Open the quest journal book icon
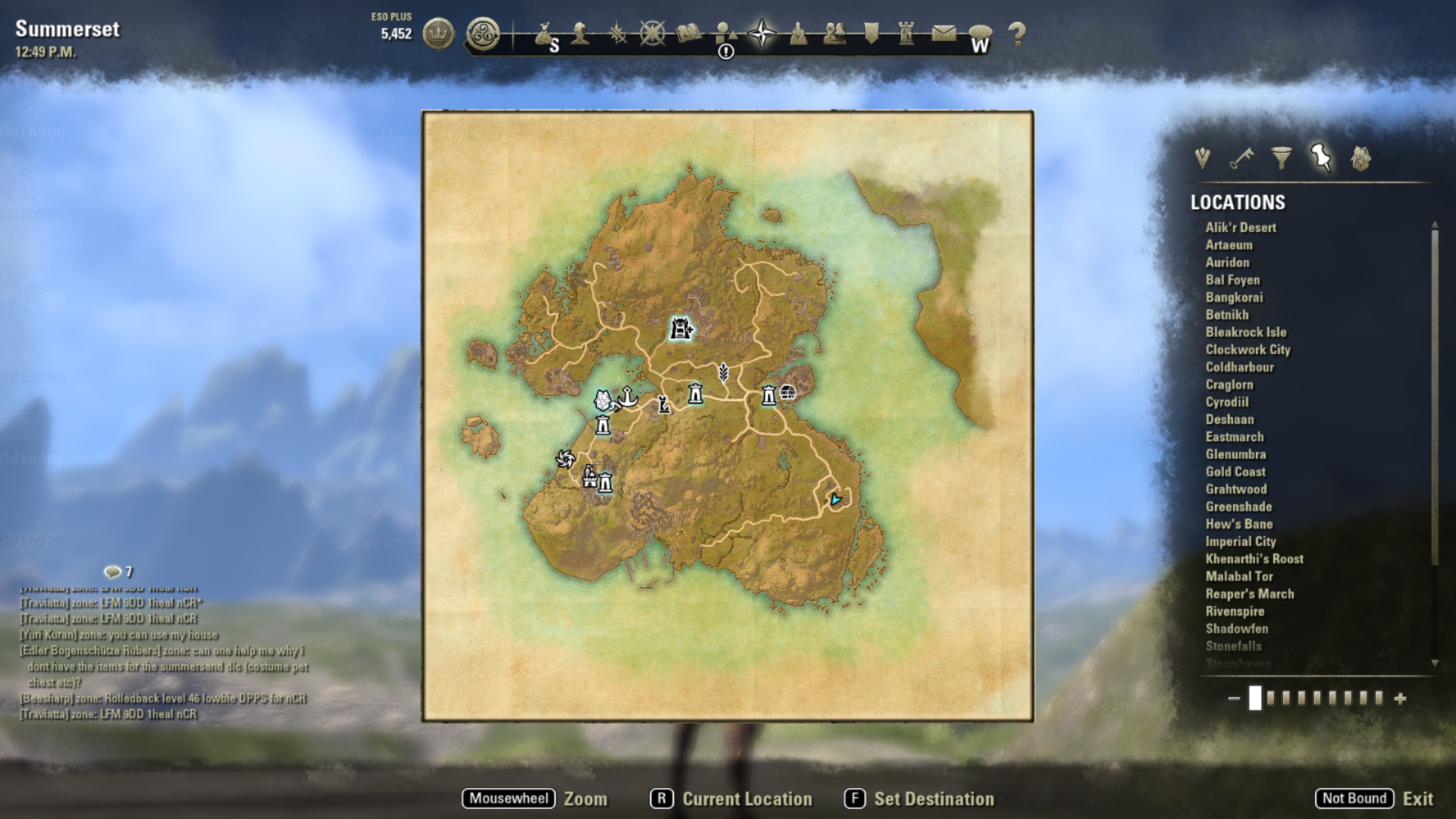Image resolution: width=1456 pixels, height=819 pixels. click(689, 33)
